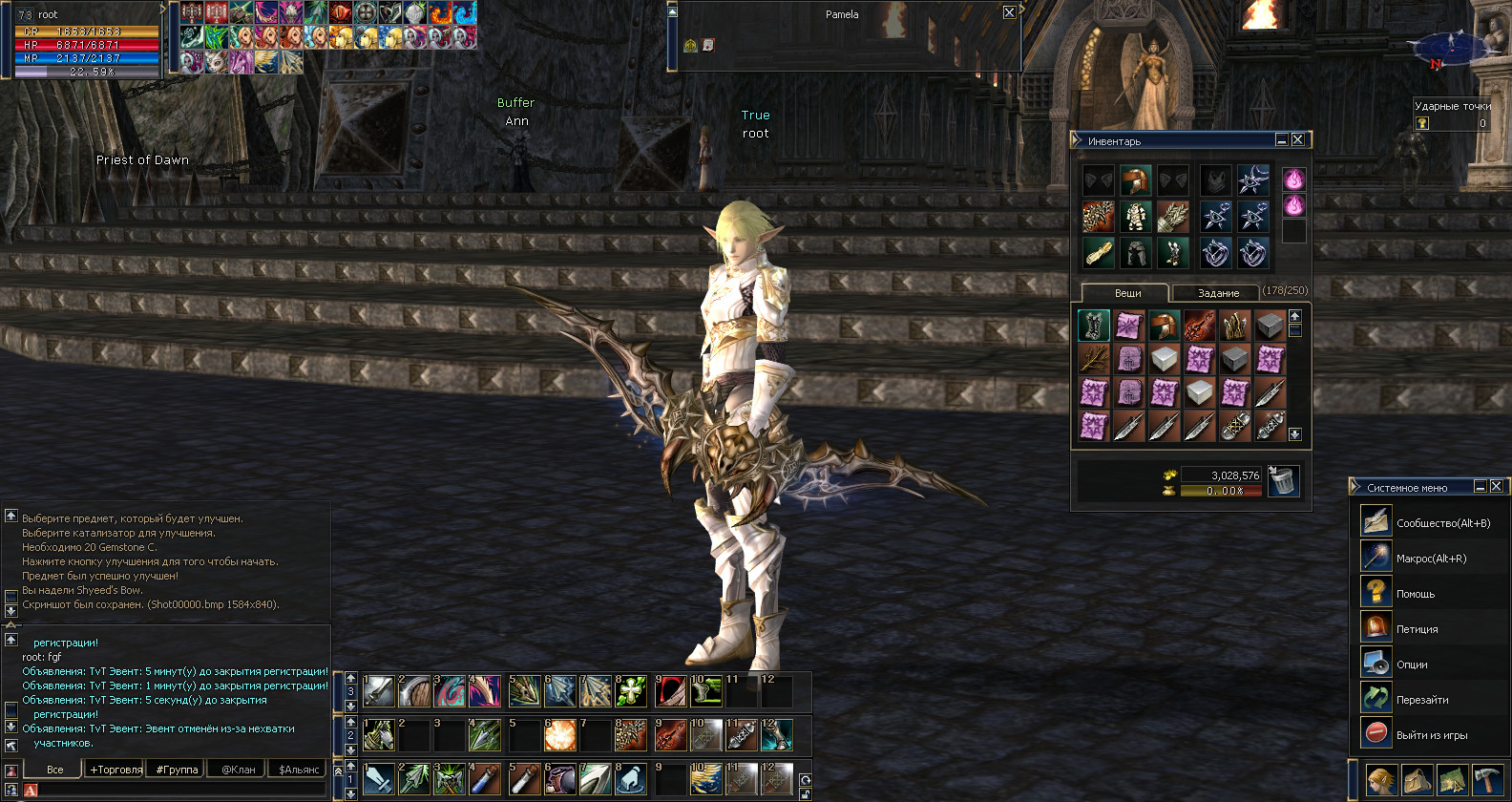Close the Системное меню window
Viewport: 1512px width, 802px height.
(1496, 487)
